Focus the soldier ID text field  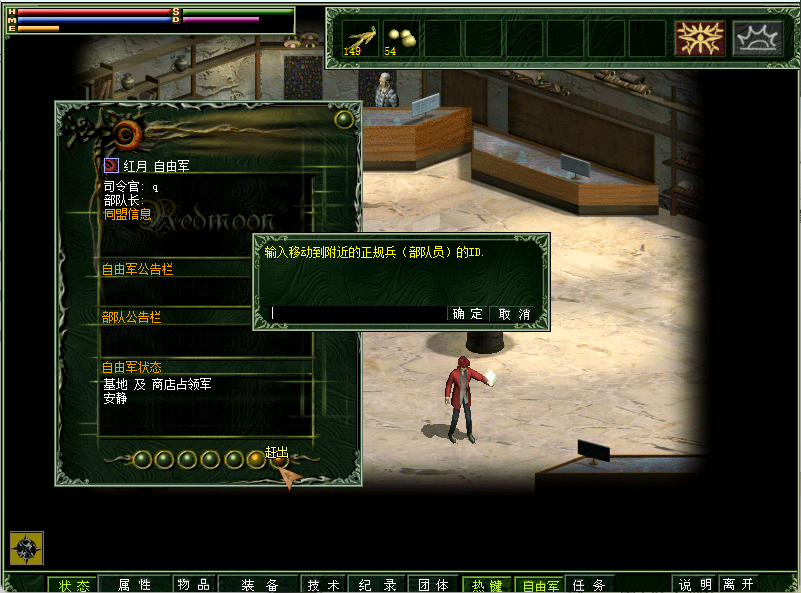[357, 314]
